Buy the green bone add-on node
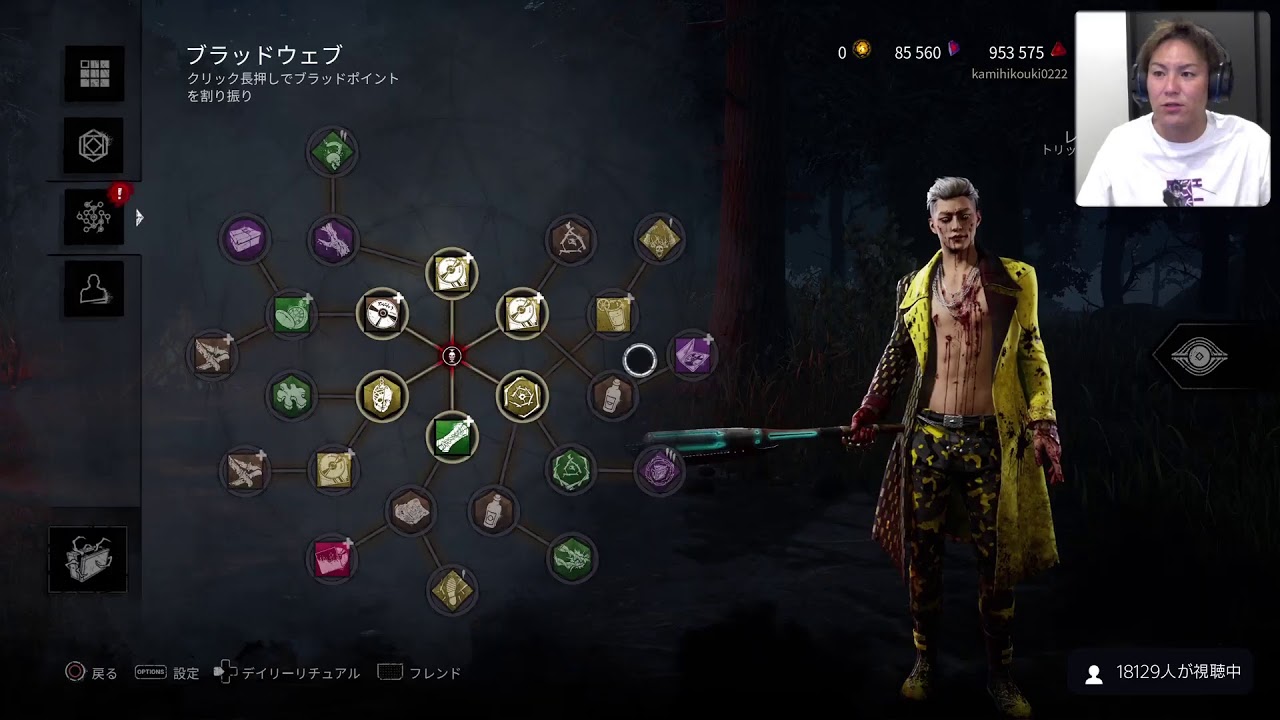 tap(452, 437)
